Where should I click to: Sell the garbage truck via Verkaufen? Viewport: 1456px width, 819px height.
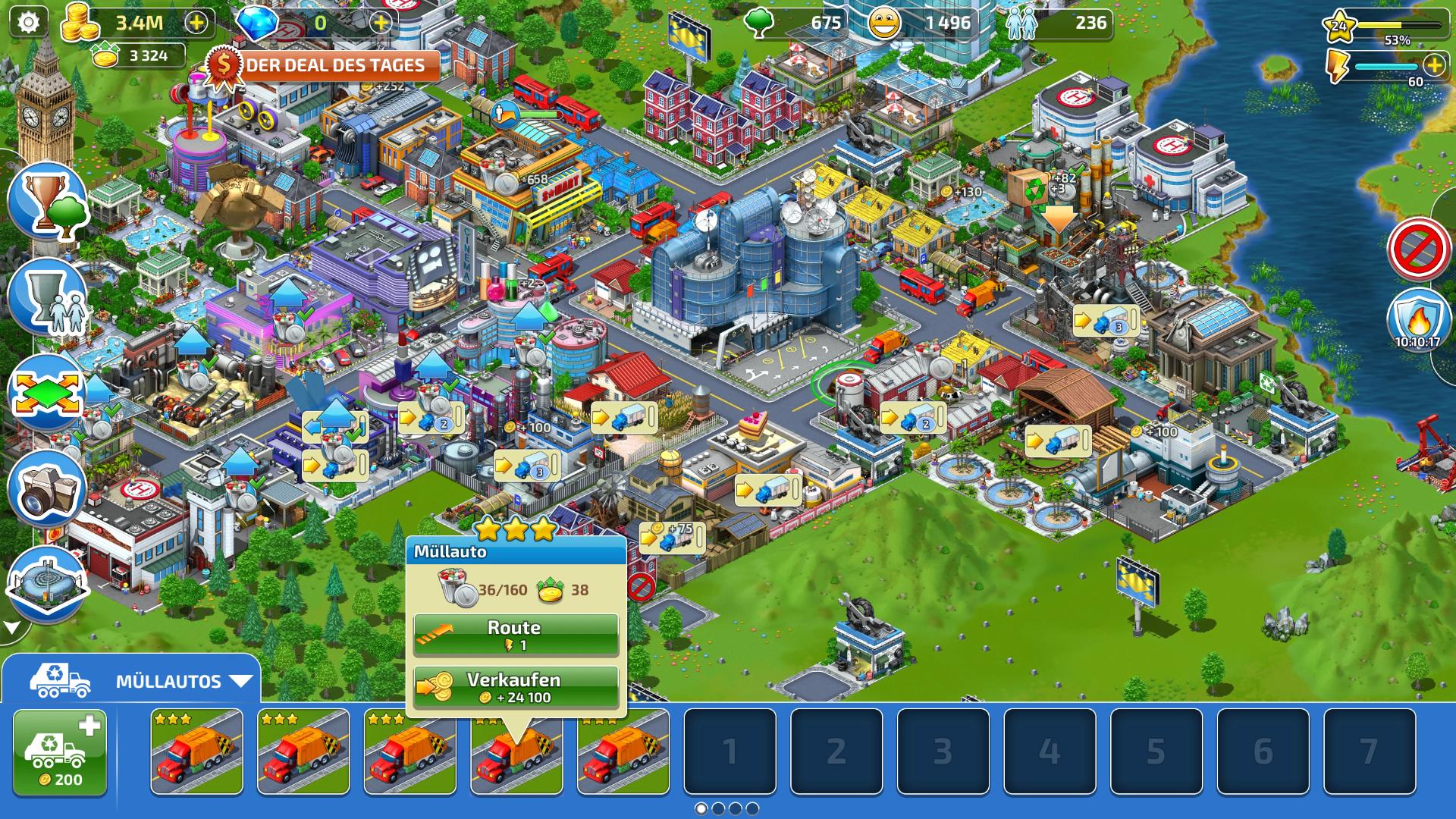(x=516, y=687)
